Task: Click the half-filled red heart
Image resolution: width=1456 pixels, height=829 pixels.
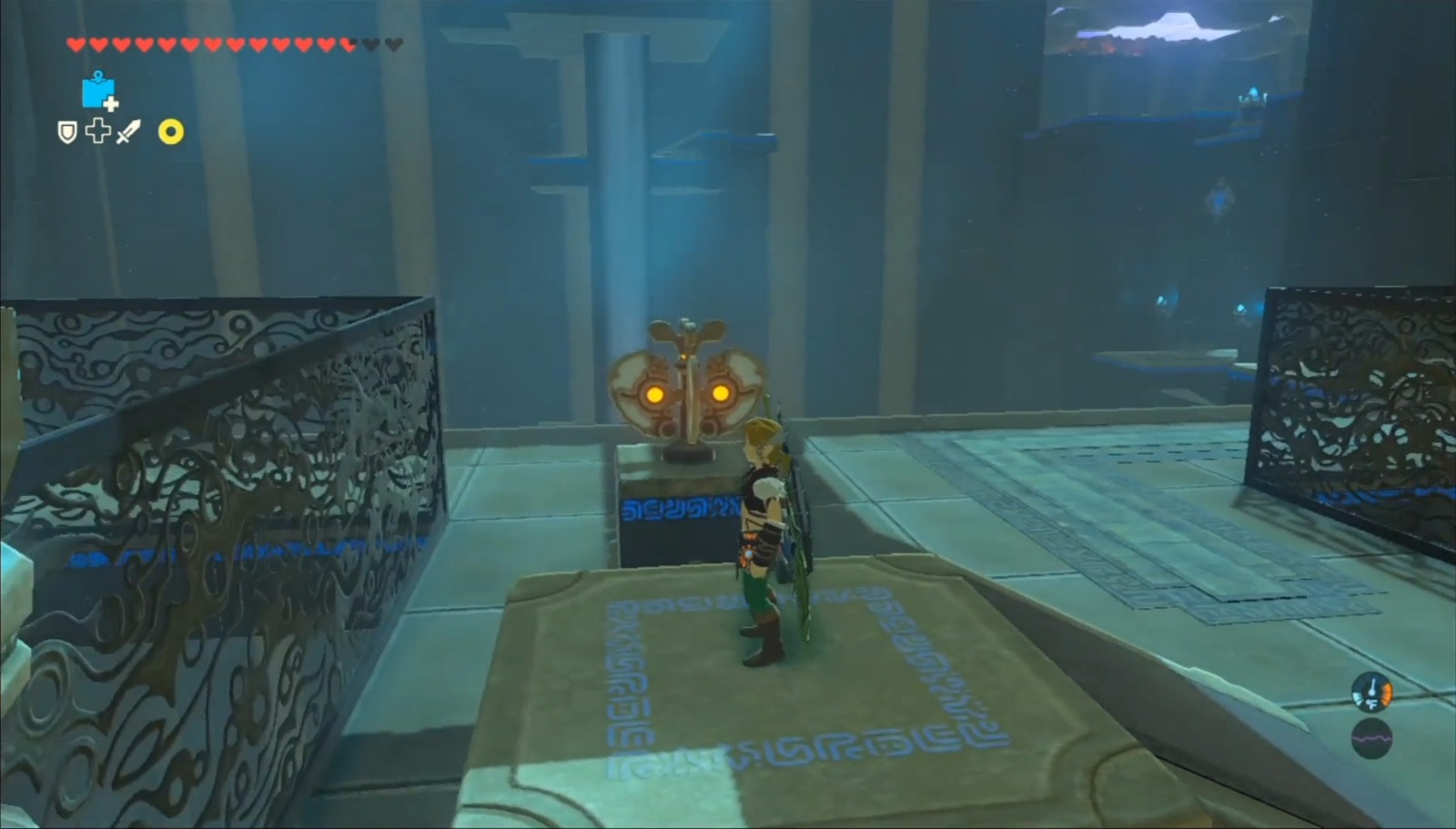Action: click(348, 43)
